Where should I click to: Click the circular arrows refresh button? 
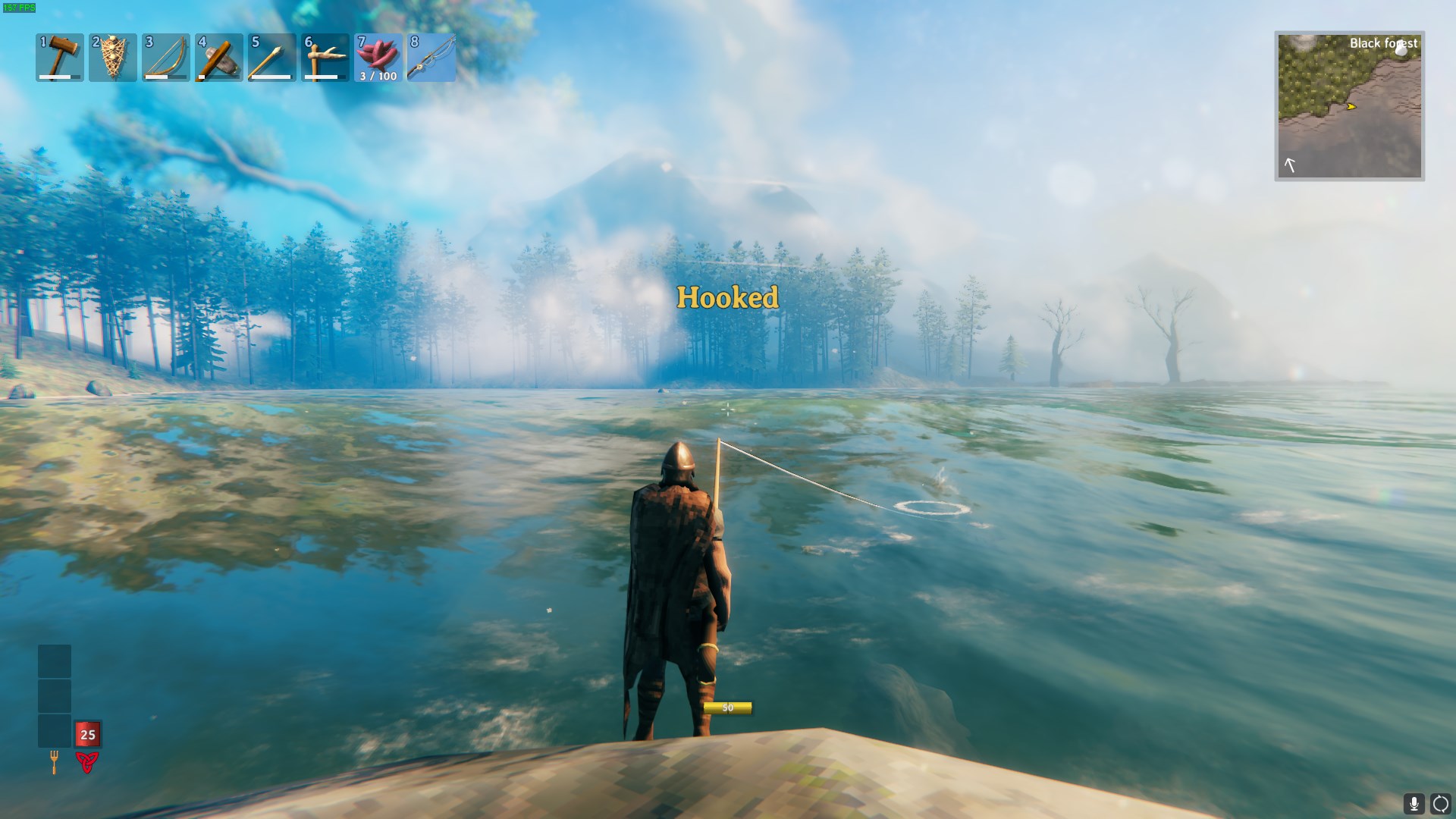(x=1440, y=804)
